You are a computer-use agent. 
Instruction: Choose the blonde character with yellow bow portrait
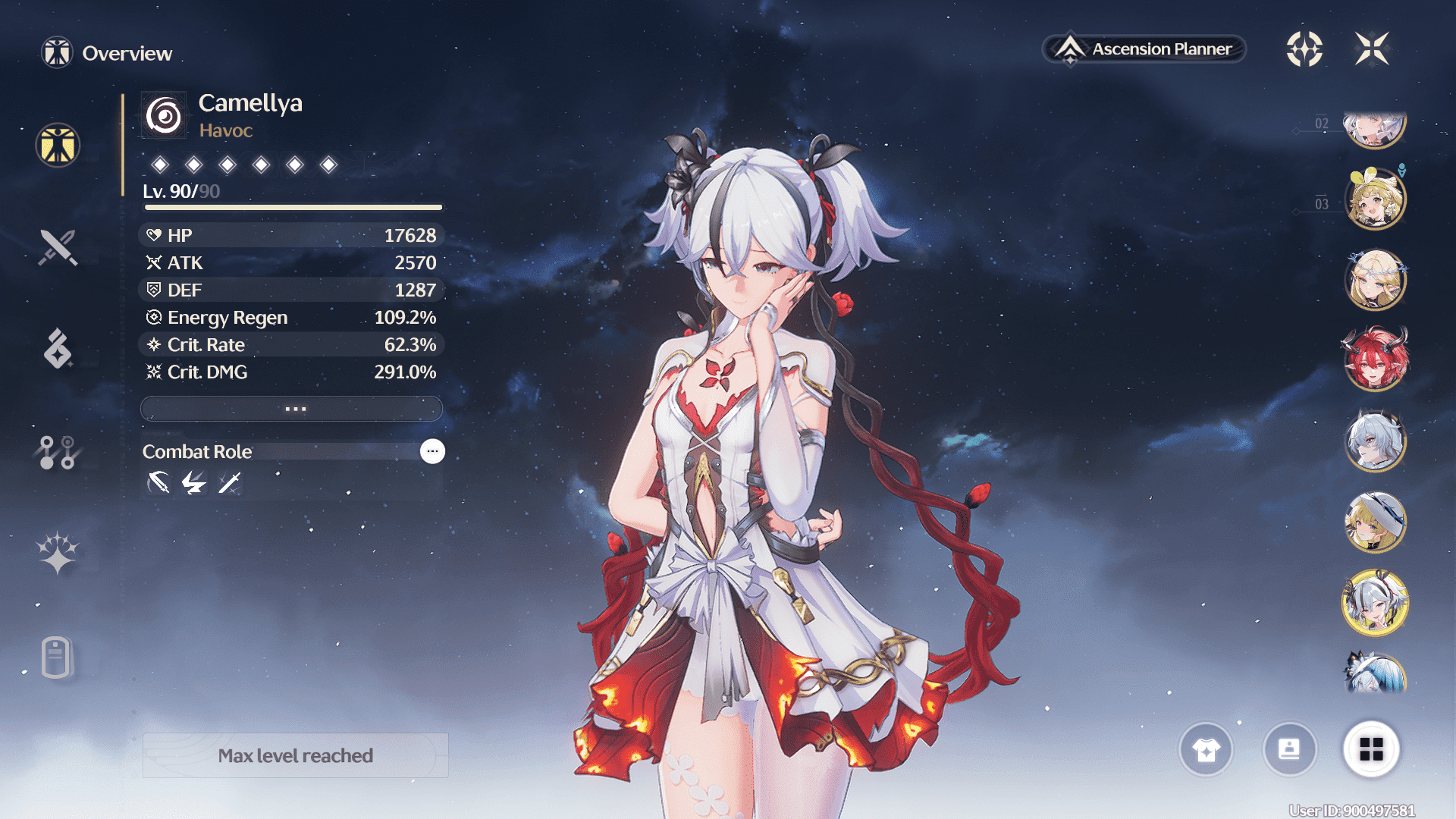1376,199
